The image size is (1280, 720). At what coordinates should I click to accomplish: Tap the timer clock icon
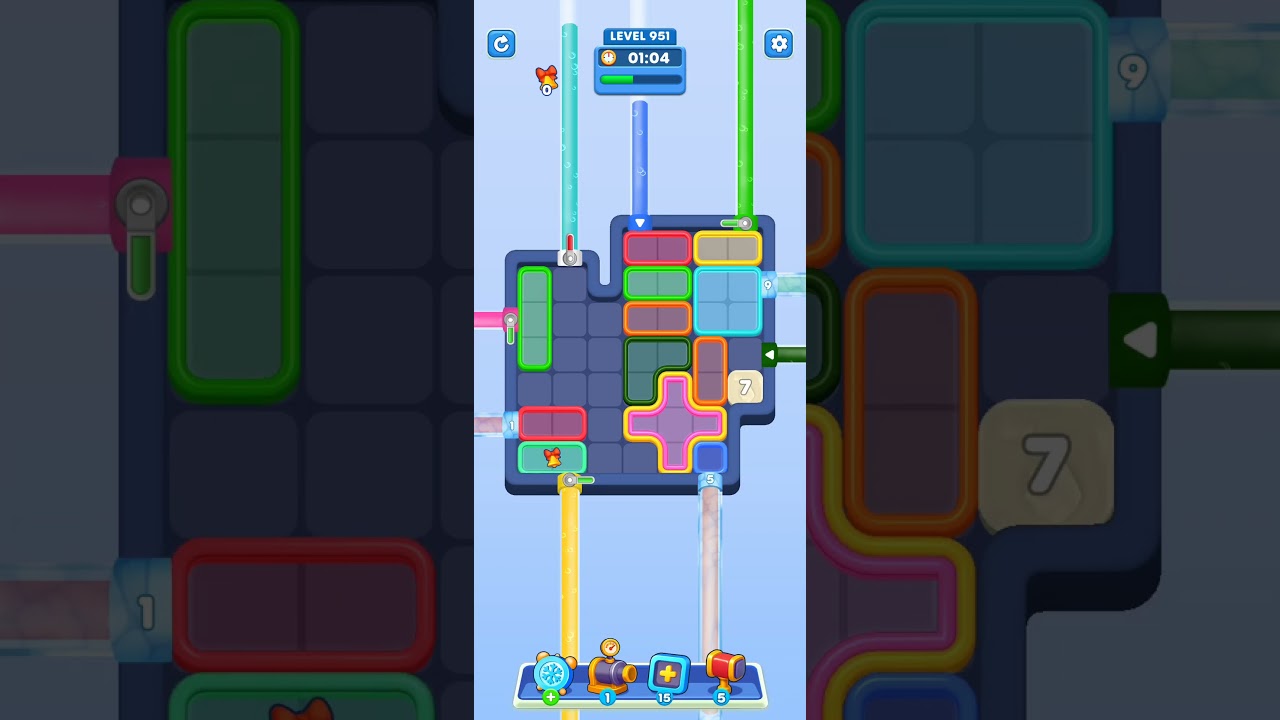pos(609,58)
